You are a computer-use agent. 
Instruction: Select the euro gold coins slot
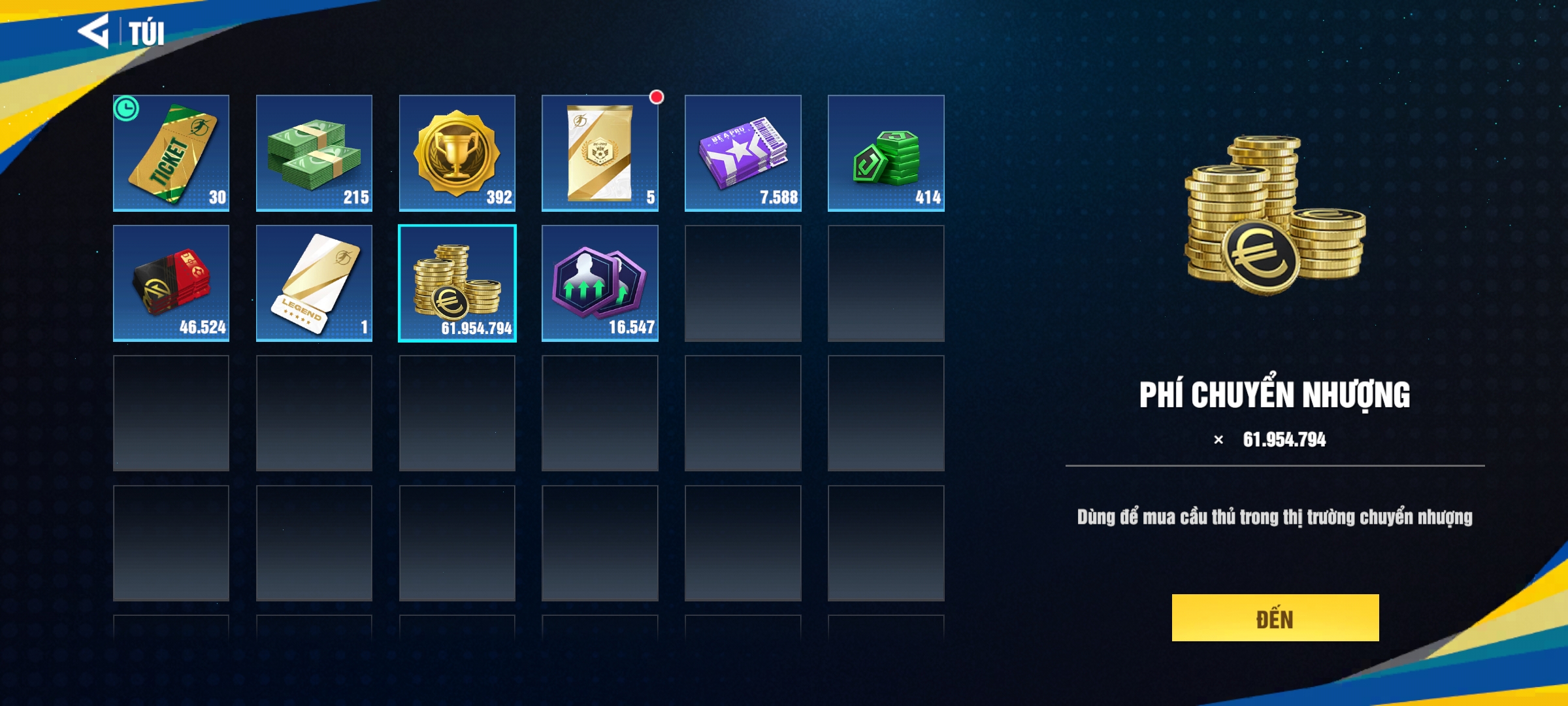coord(457,283)
